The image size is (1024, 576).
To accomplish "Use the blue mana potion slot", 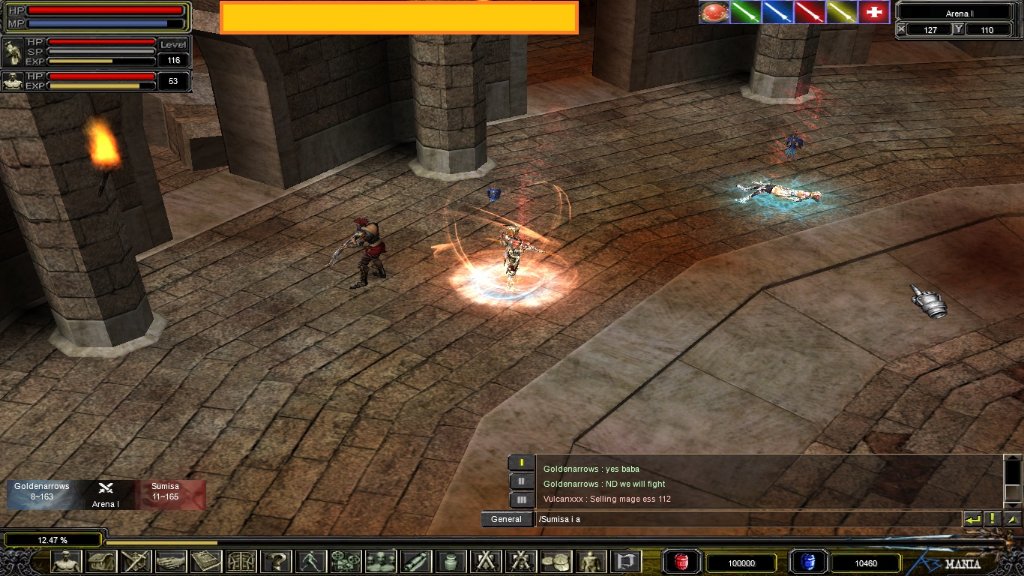I will (805, 562).
